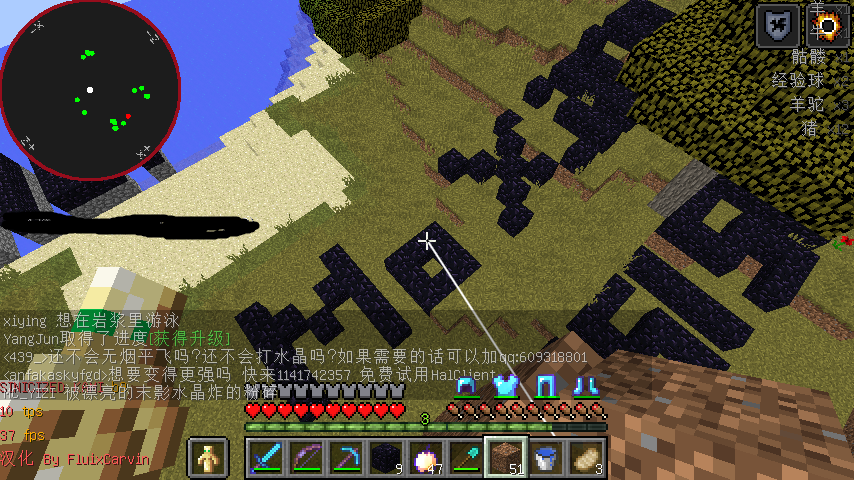Pick the end crystal stack of 47

427,458
